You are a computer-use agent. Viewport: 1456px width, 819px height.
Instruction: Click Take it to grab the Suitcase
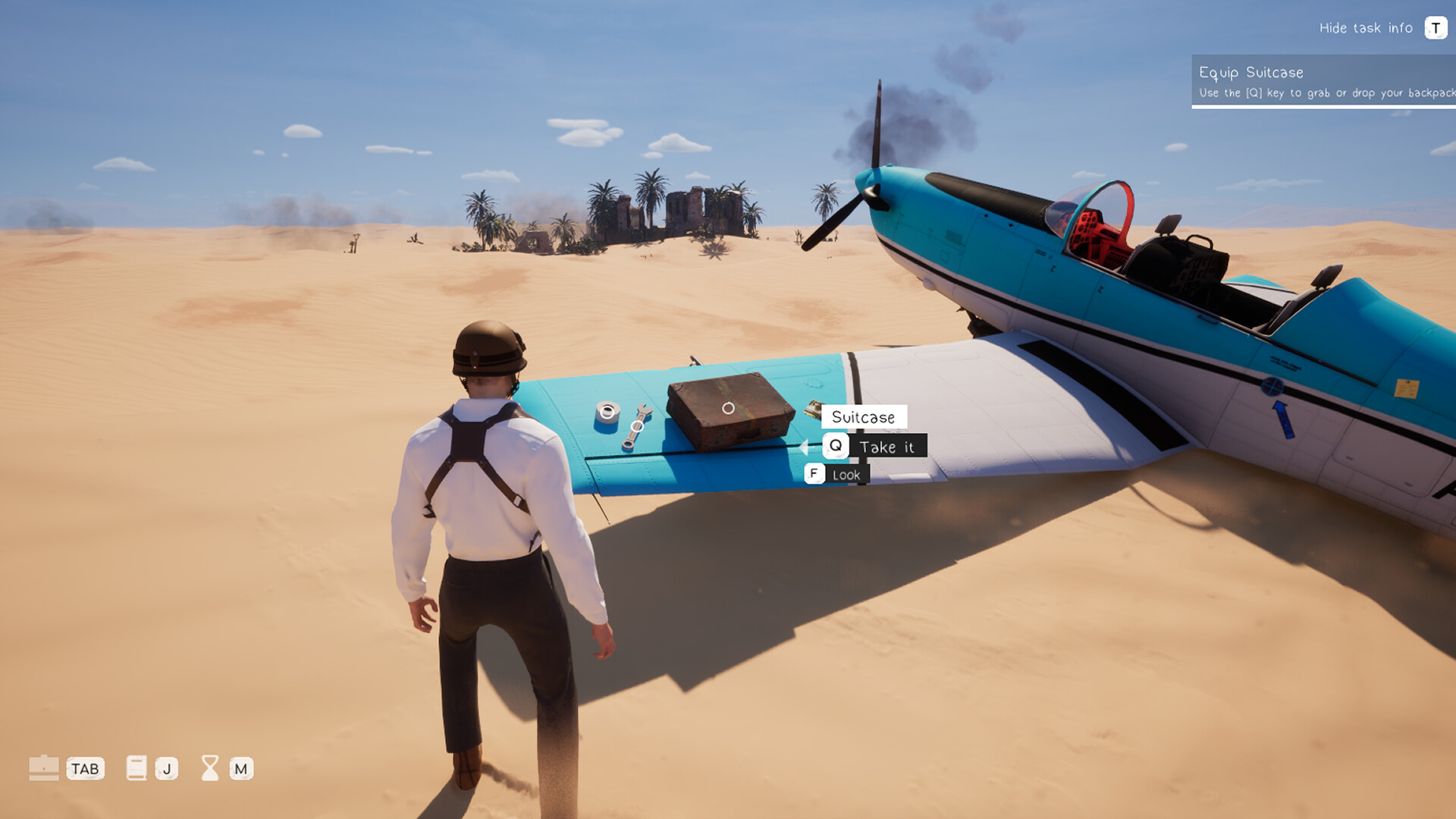(x=889, y=446)
